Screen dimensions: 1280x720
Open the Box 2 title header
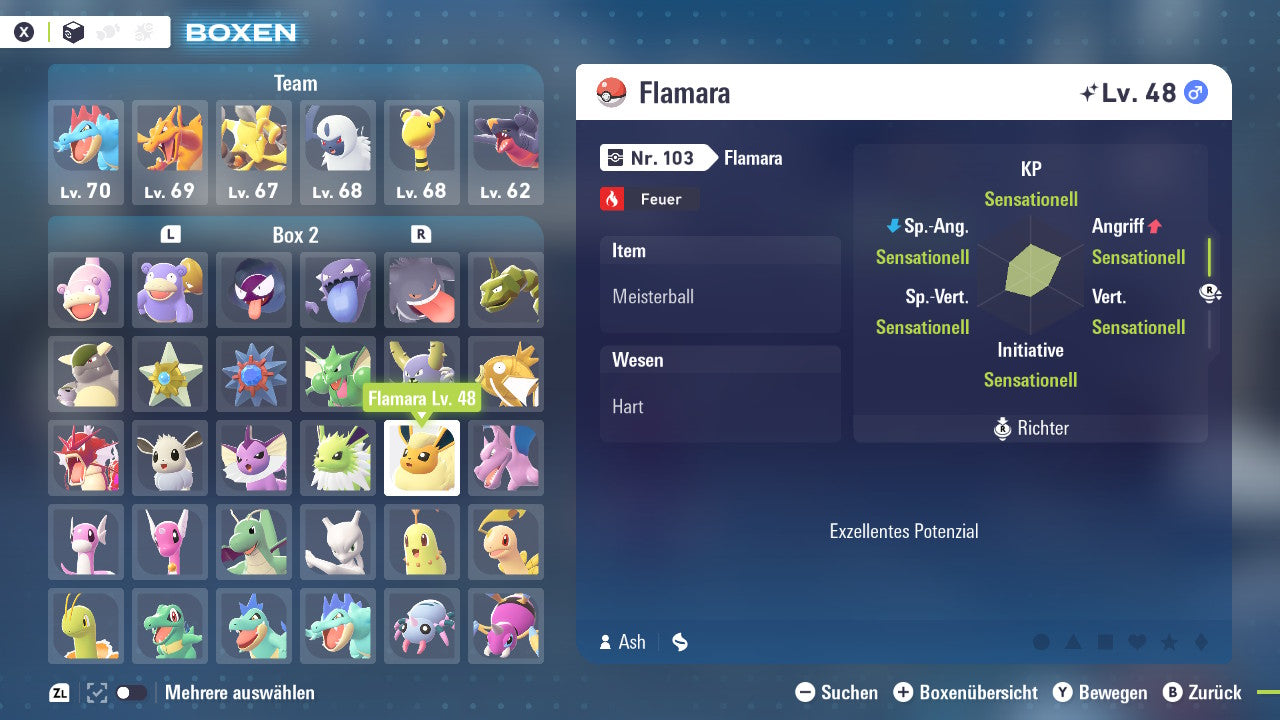[x=295, y=235]
